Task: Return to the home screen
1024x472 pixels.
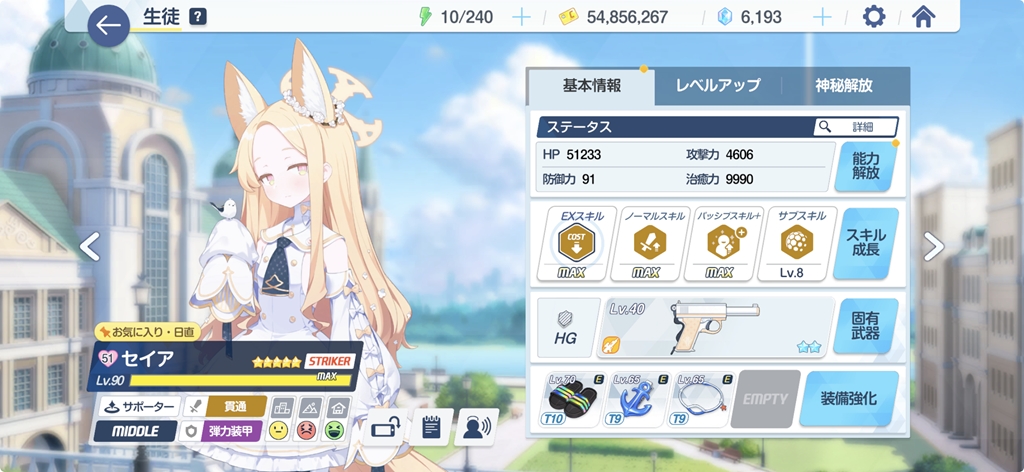Action: click(x=923, y=17)
